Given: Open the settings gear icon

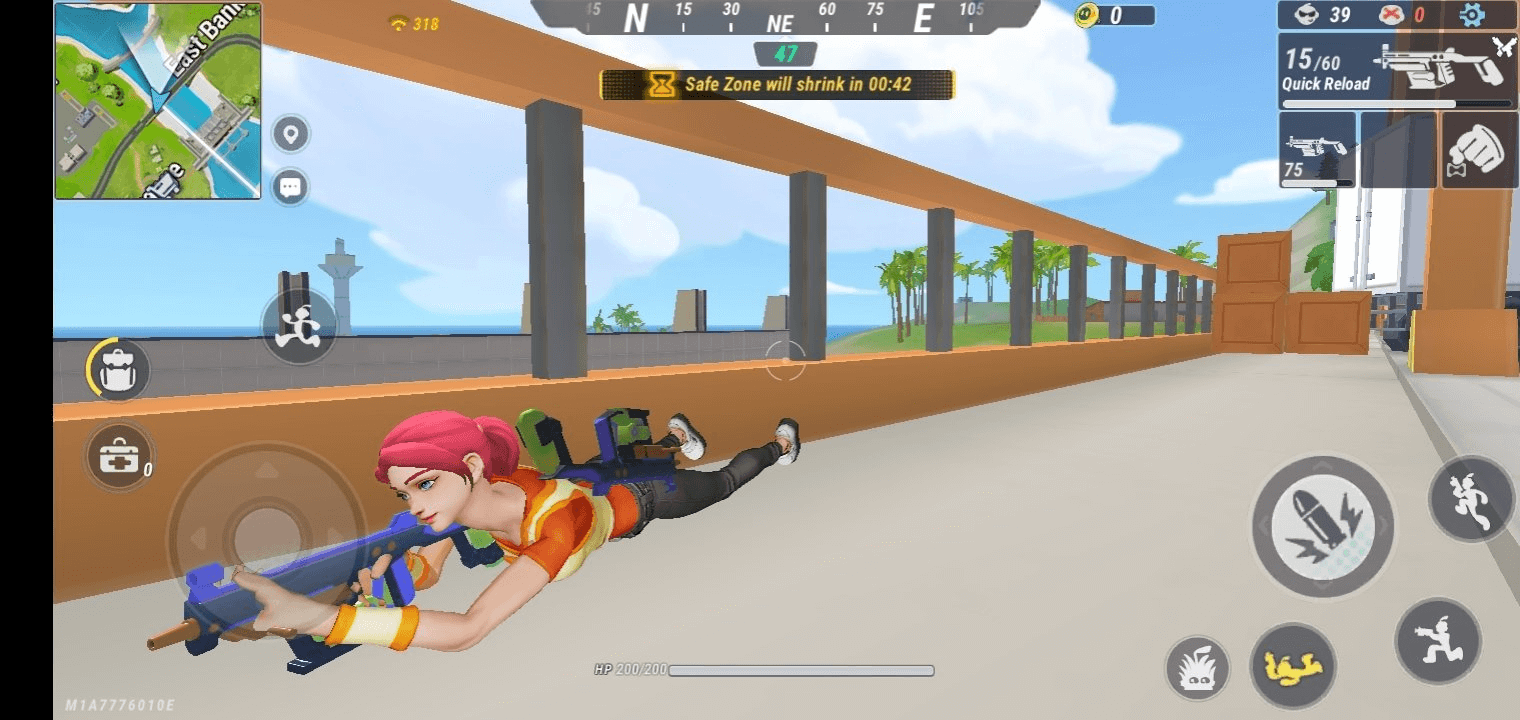Looking at the screenshot, I should point(1471,15).
